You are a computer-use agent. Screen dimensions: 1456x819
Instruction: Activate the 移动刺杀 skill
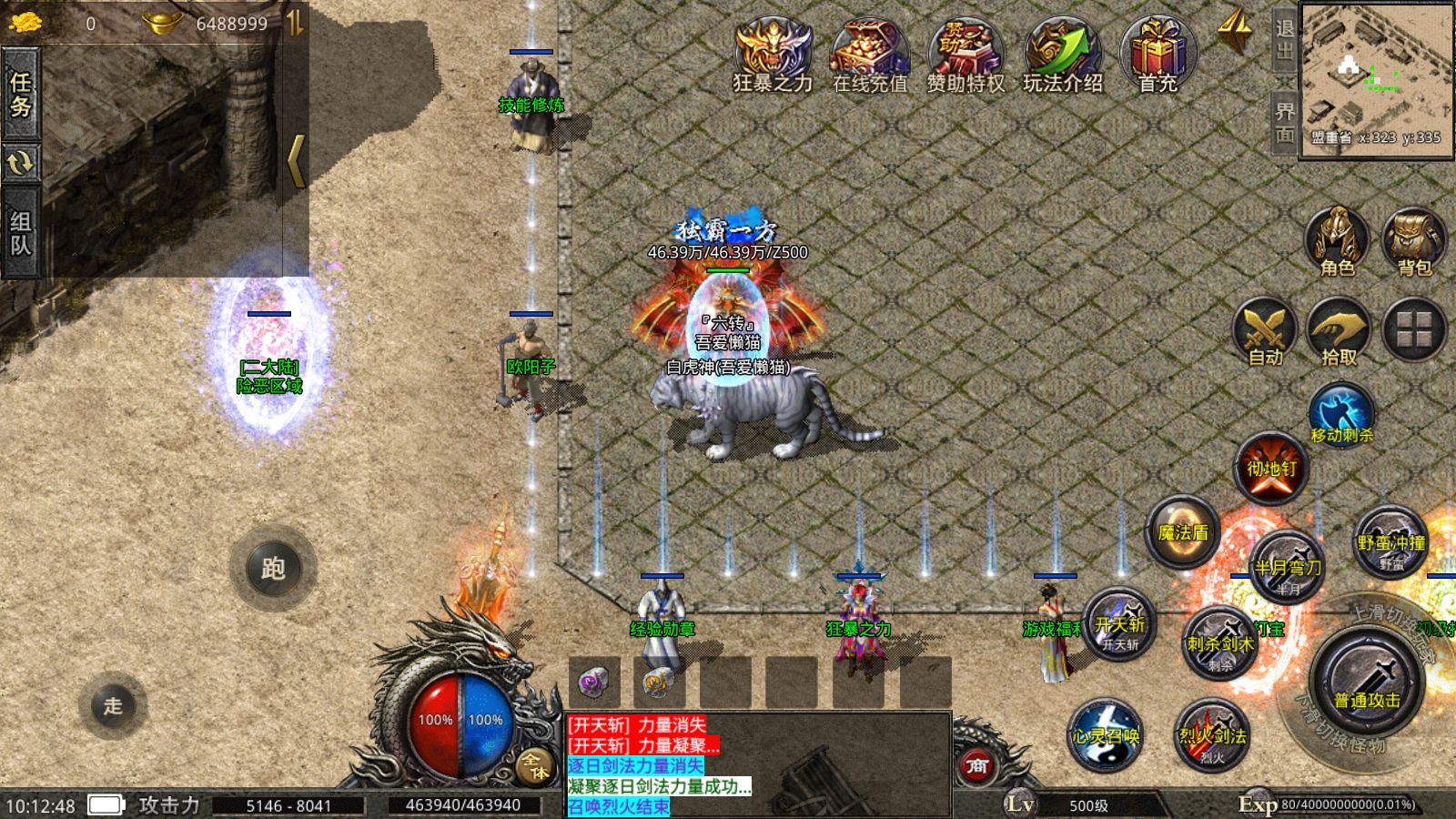1341,415
